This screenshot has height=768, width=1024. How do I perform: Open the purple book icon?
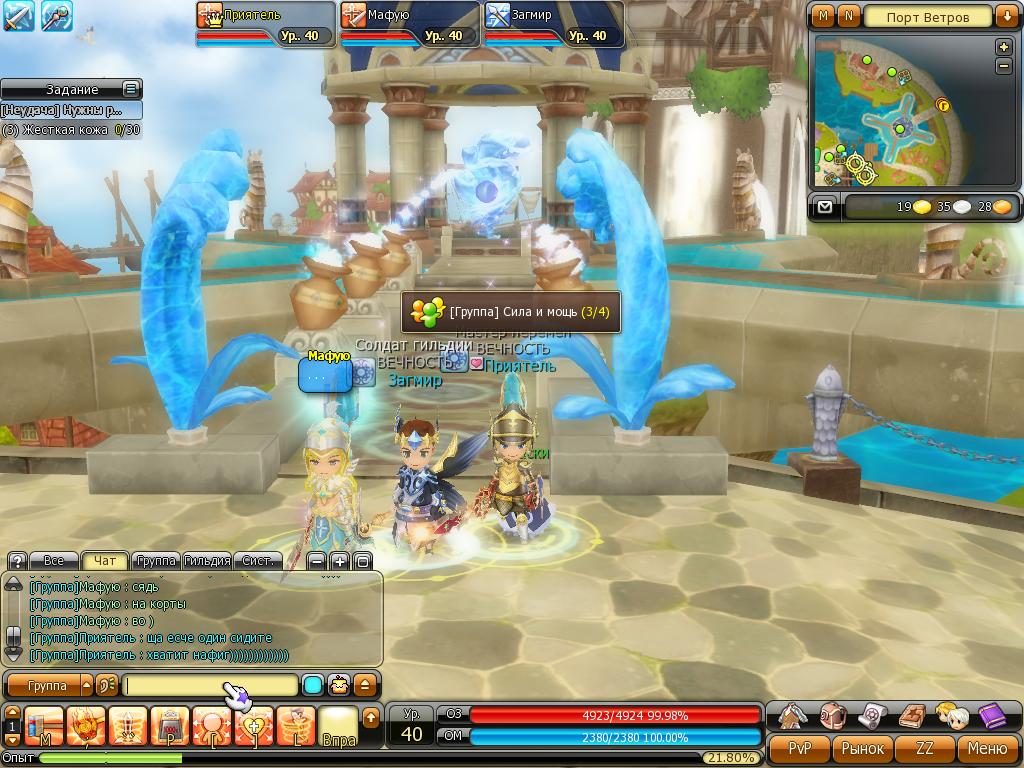point(992,716)
